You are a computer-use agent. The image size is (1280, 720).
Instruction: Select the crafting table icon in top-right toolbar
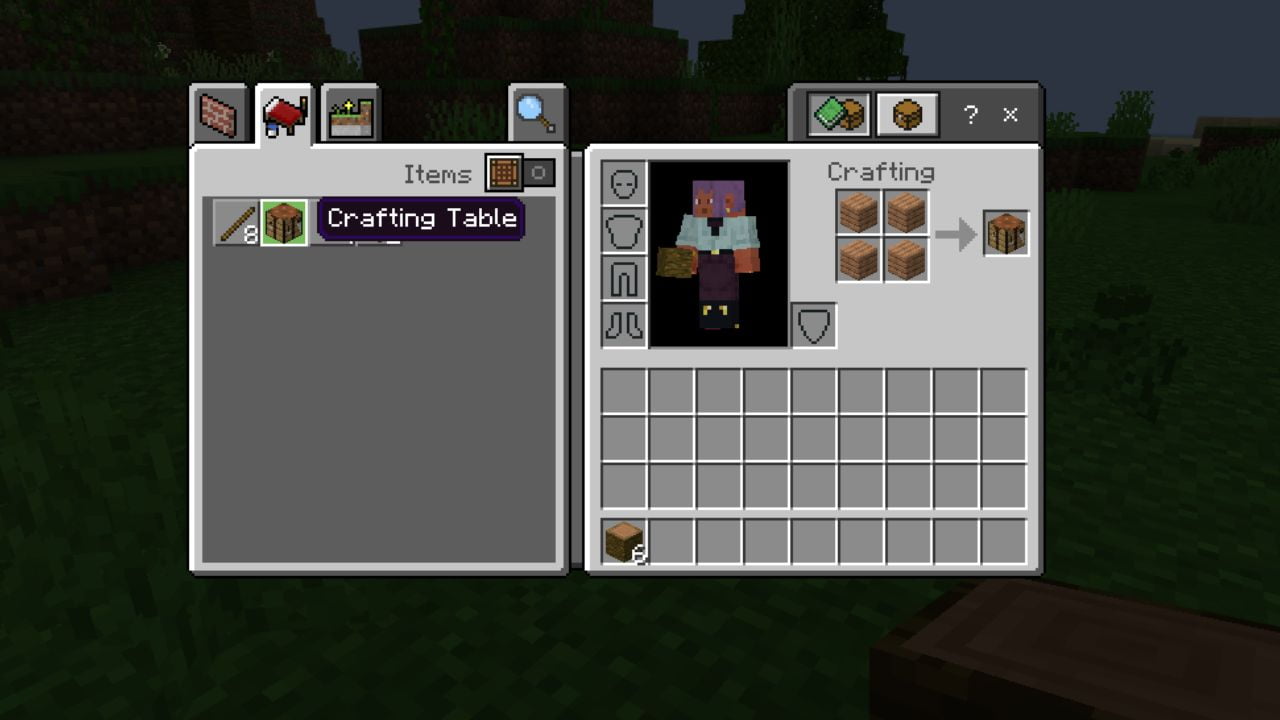click(x=908, y=114)
